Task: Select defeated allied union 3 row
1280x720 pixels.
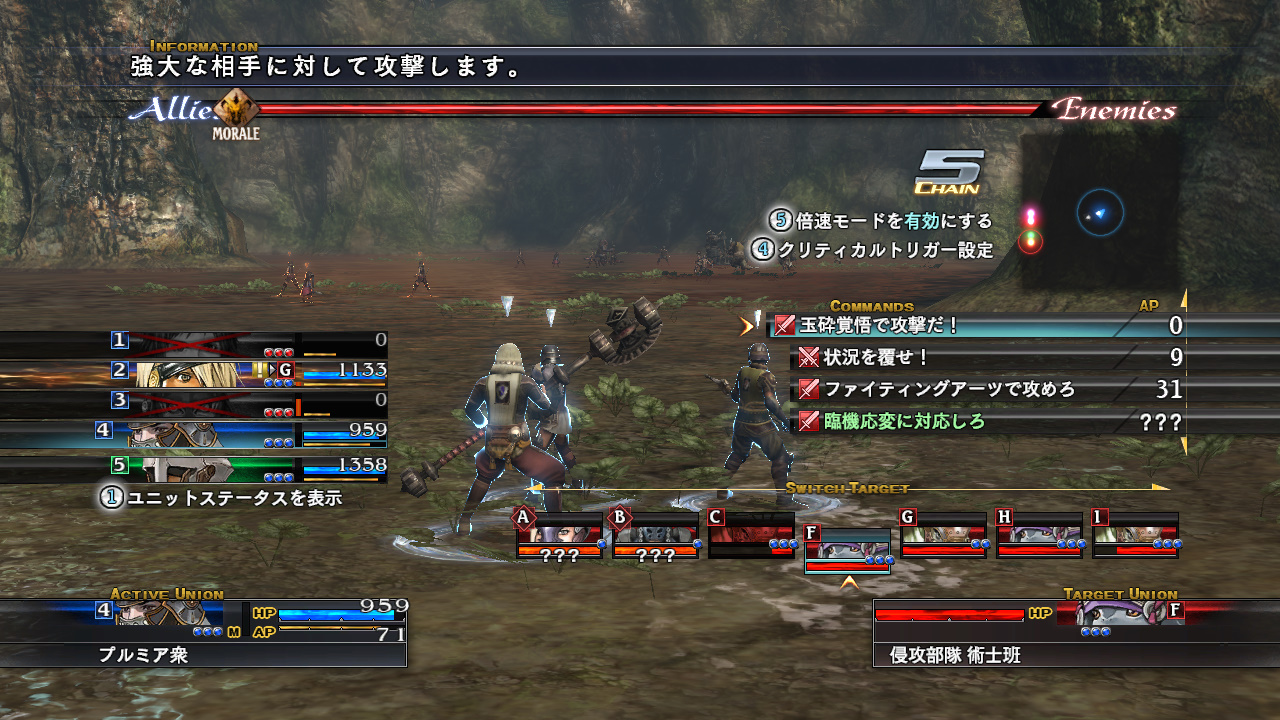Action: (x=248, y=404)
